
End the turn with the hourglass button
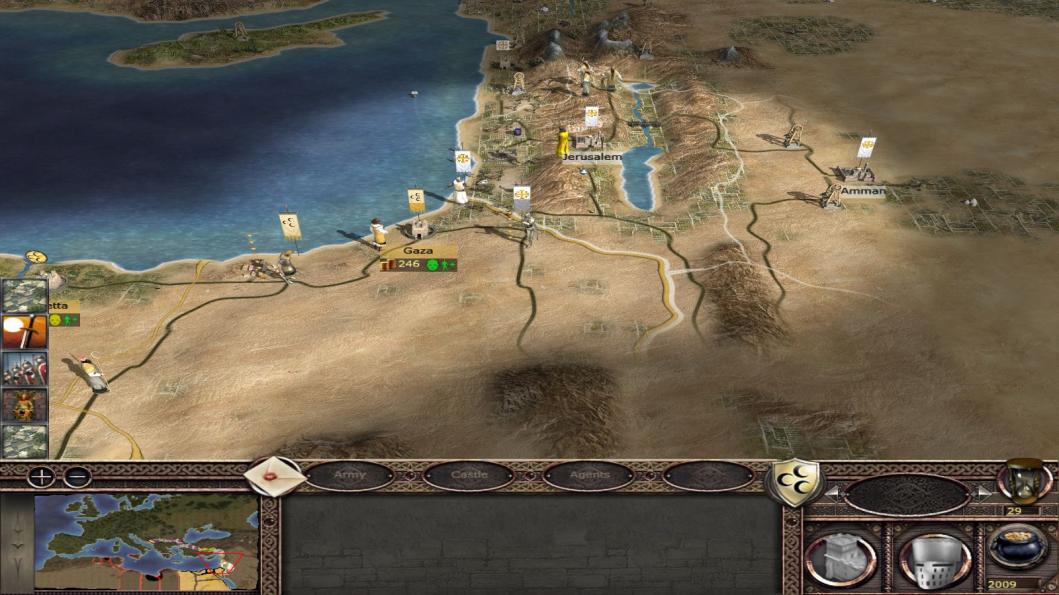[x=1023, y=480]
